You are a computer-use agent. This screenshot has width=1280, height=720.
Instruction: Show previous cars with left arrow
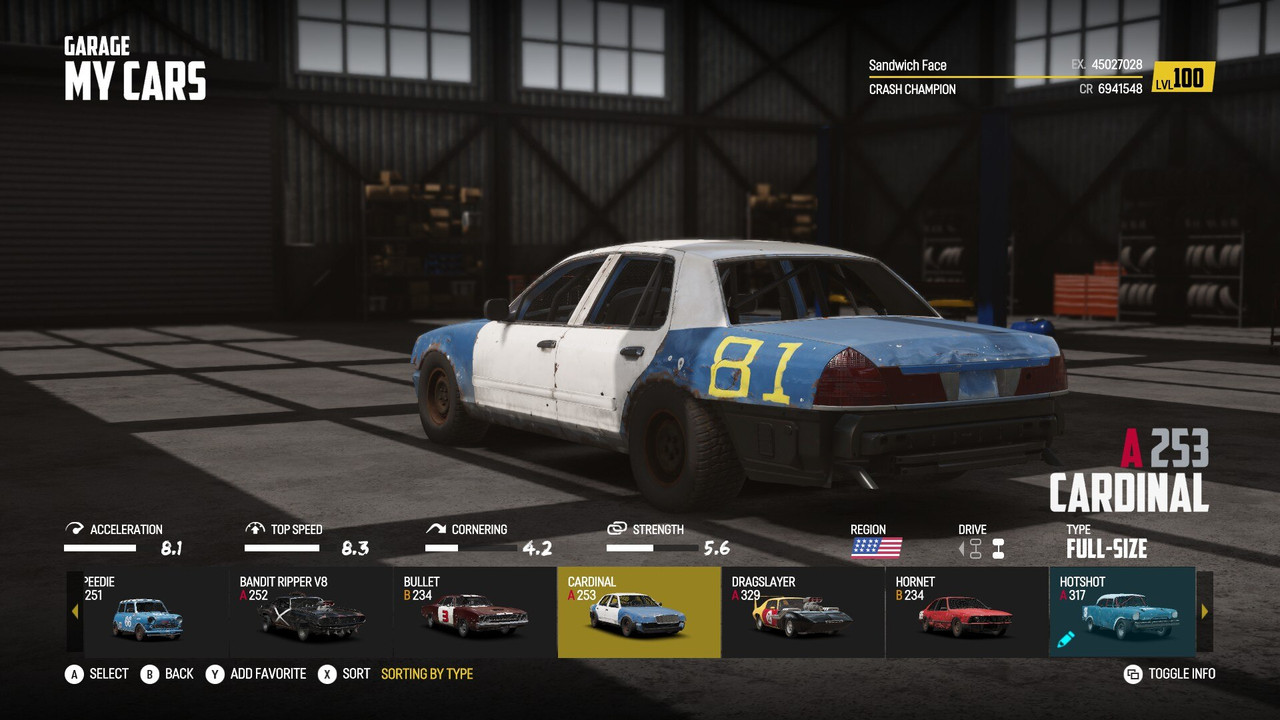click(x=75, y=611)
